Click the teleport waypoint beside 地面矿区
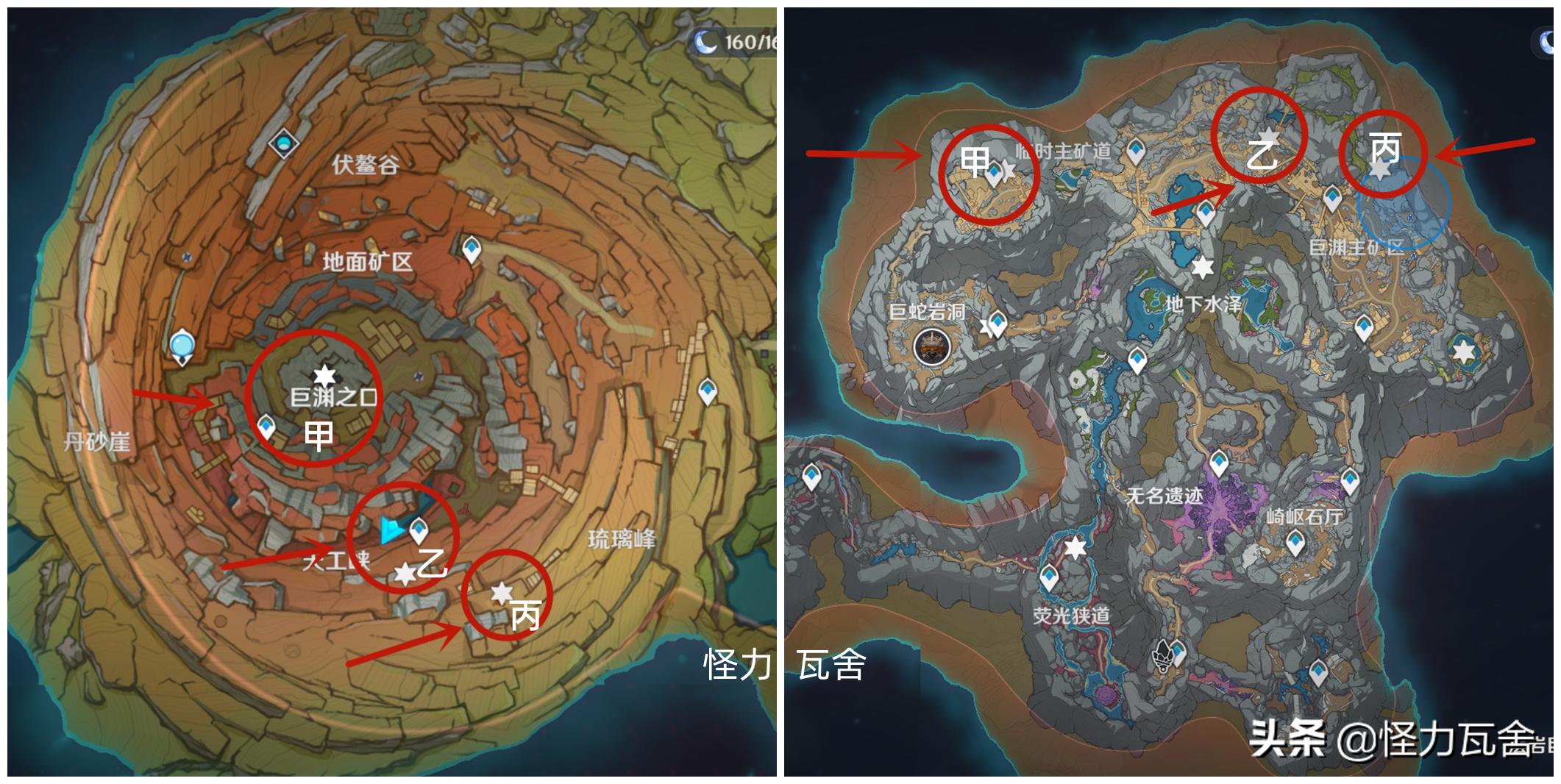 [x=472, y=249]
